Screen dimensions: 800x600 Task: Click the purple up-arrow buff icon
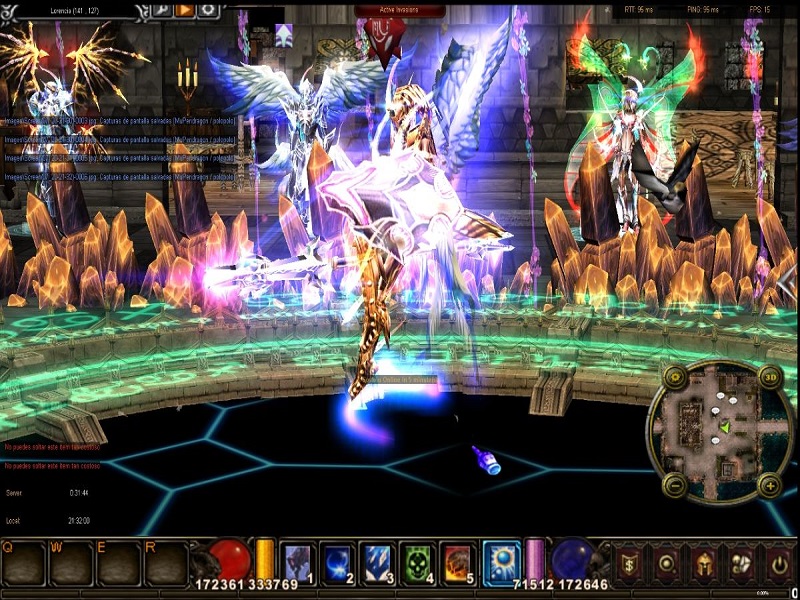tap(284, 36)
